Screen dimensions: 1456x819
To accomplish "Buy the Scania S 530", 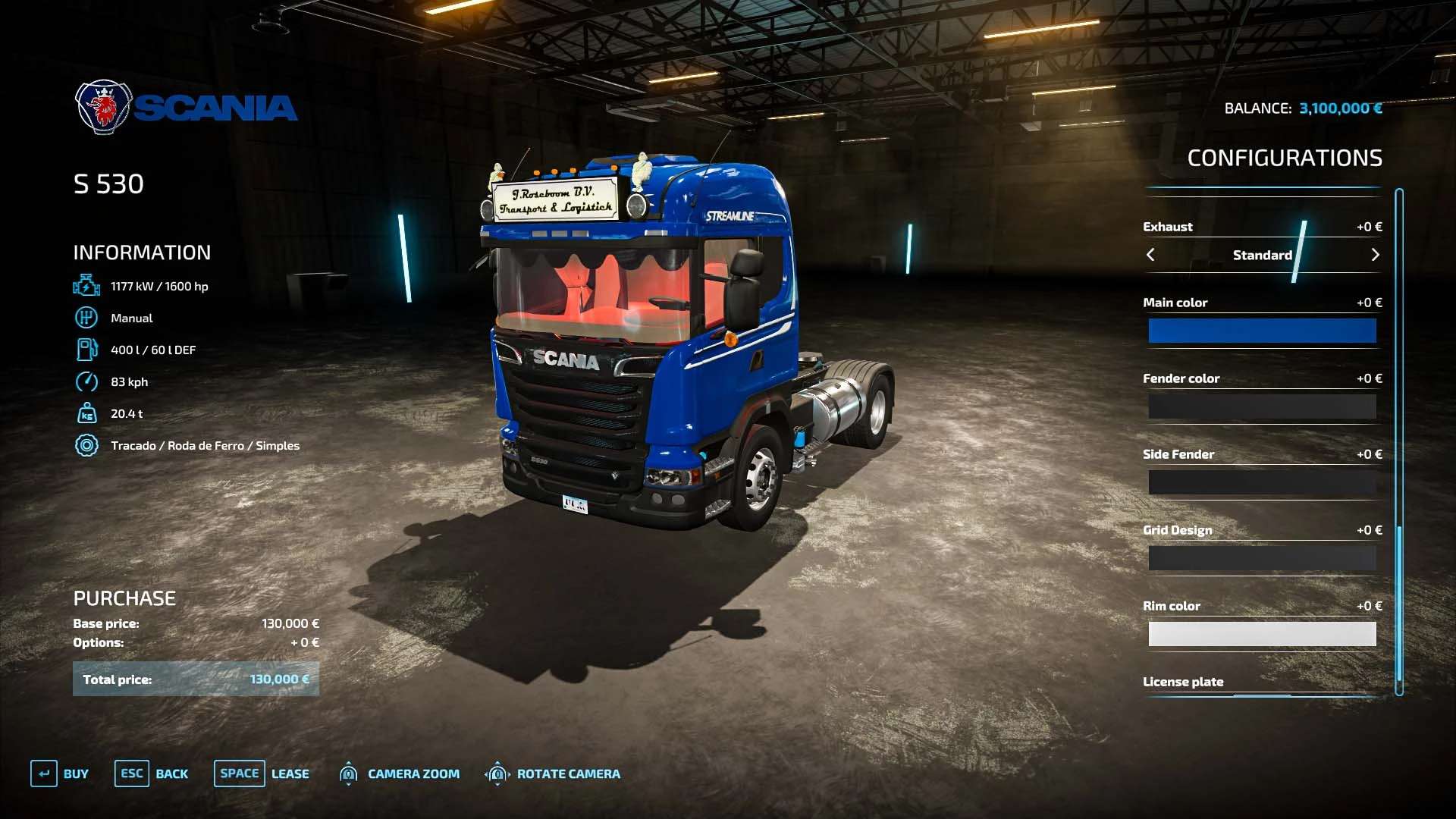I will tap(60, 773).
